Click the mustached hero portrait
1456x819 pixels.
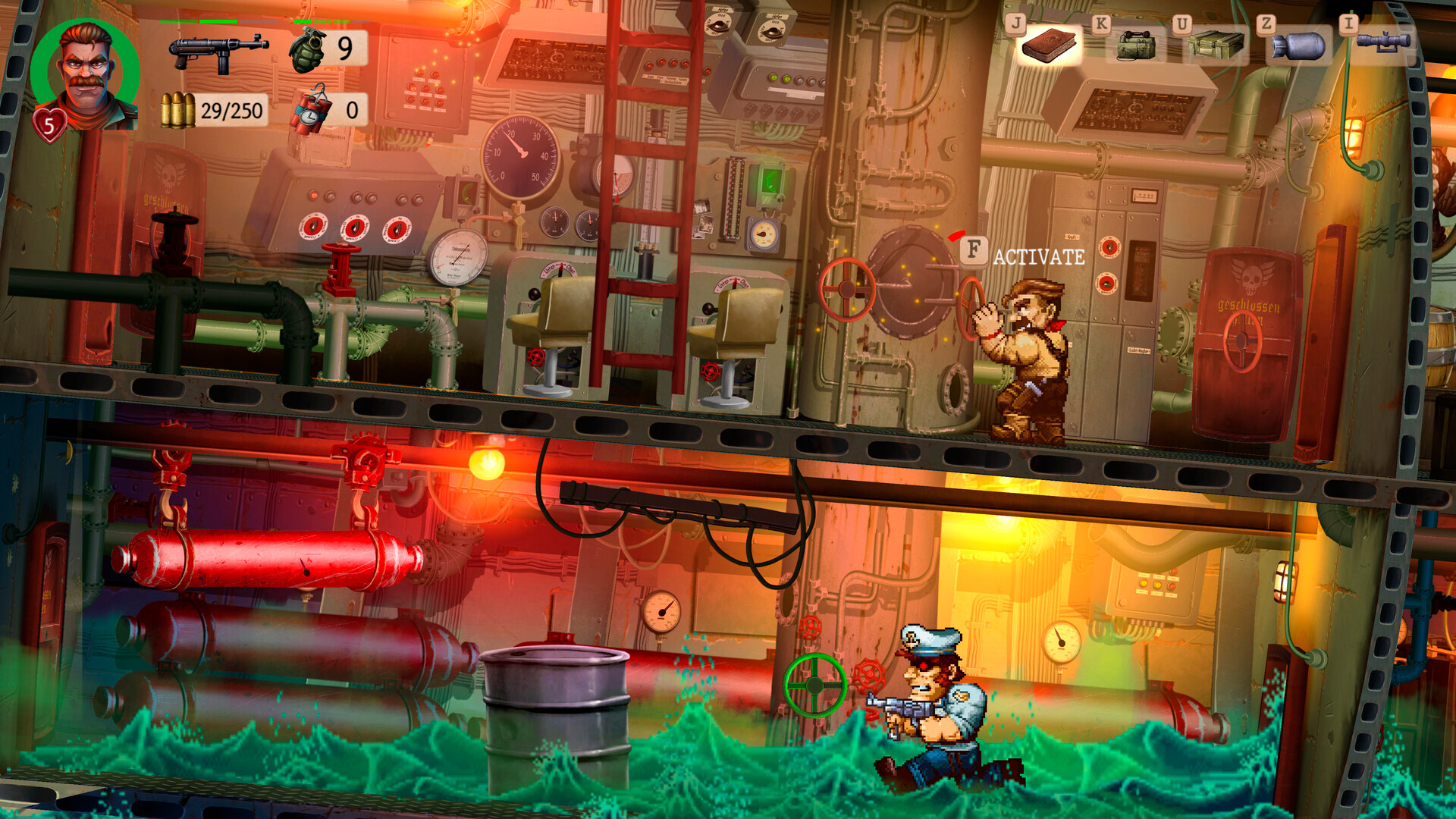[x=85, y=74]
